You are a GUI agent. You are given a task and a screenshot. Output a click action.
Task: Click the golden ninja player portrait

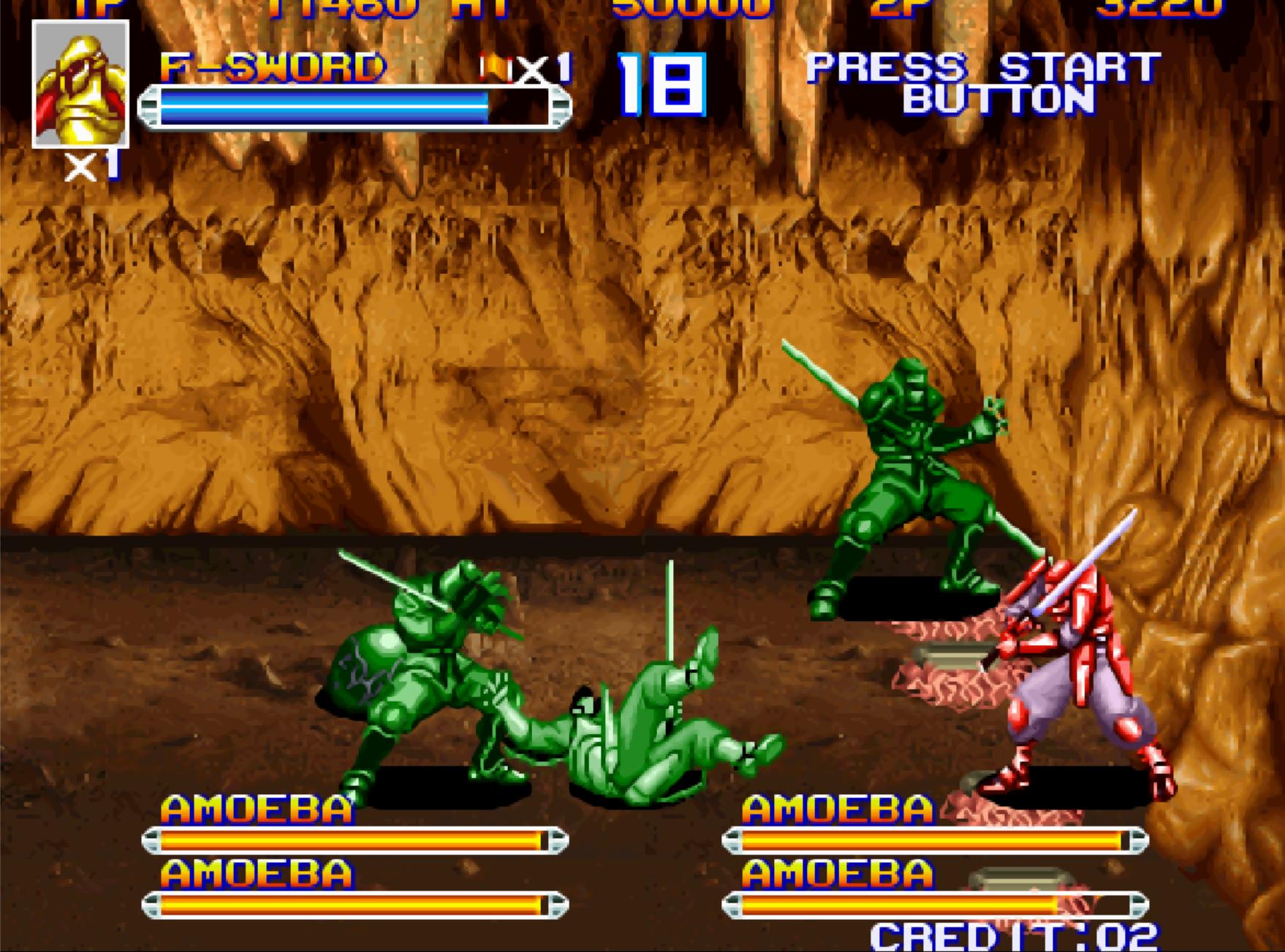pyautogui.click(x=80, y=84)
